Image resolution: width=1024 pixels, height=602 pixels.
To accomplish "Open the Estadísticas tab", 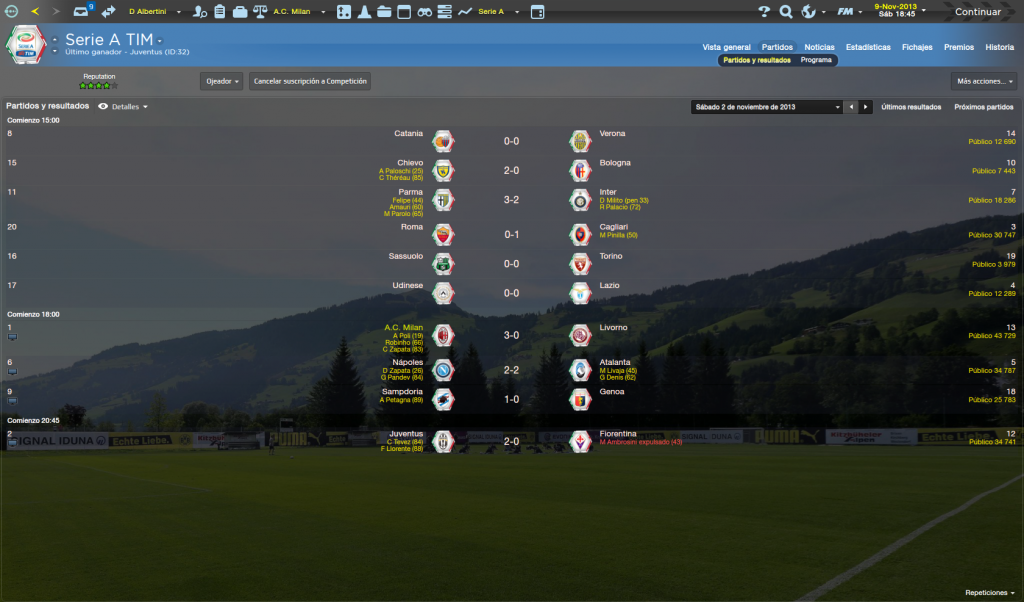I will point(868,47).
